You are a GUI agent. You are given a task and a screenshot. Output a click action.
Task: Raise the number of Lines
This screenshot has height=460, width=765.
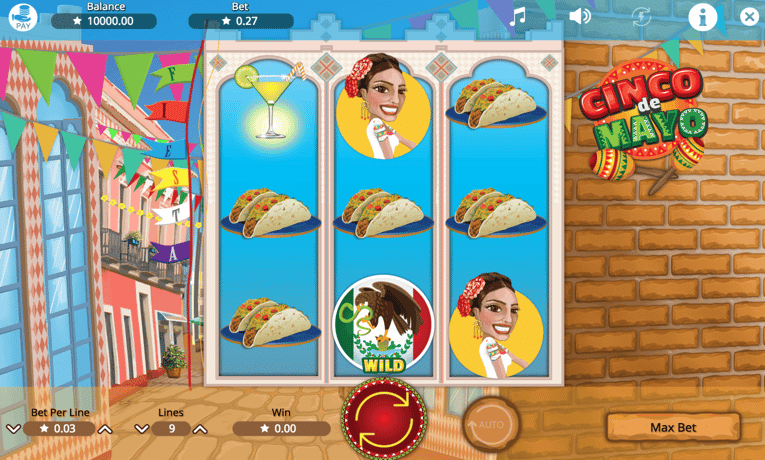[200, 429]
